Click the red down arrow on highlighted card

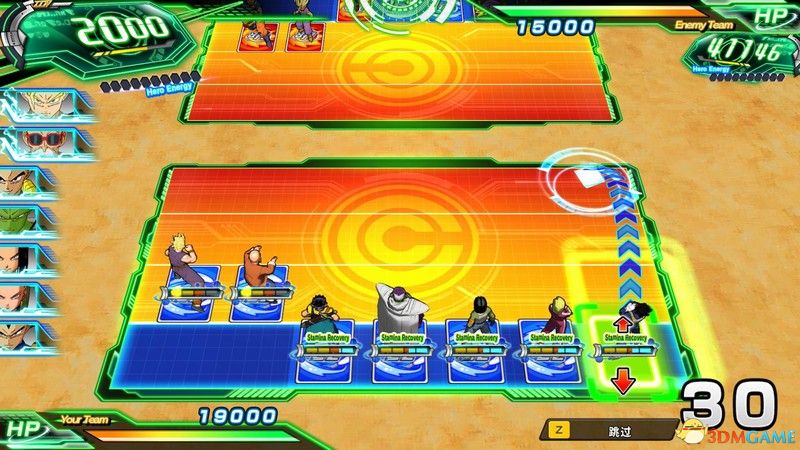[621, 381]
